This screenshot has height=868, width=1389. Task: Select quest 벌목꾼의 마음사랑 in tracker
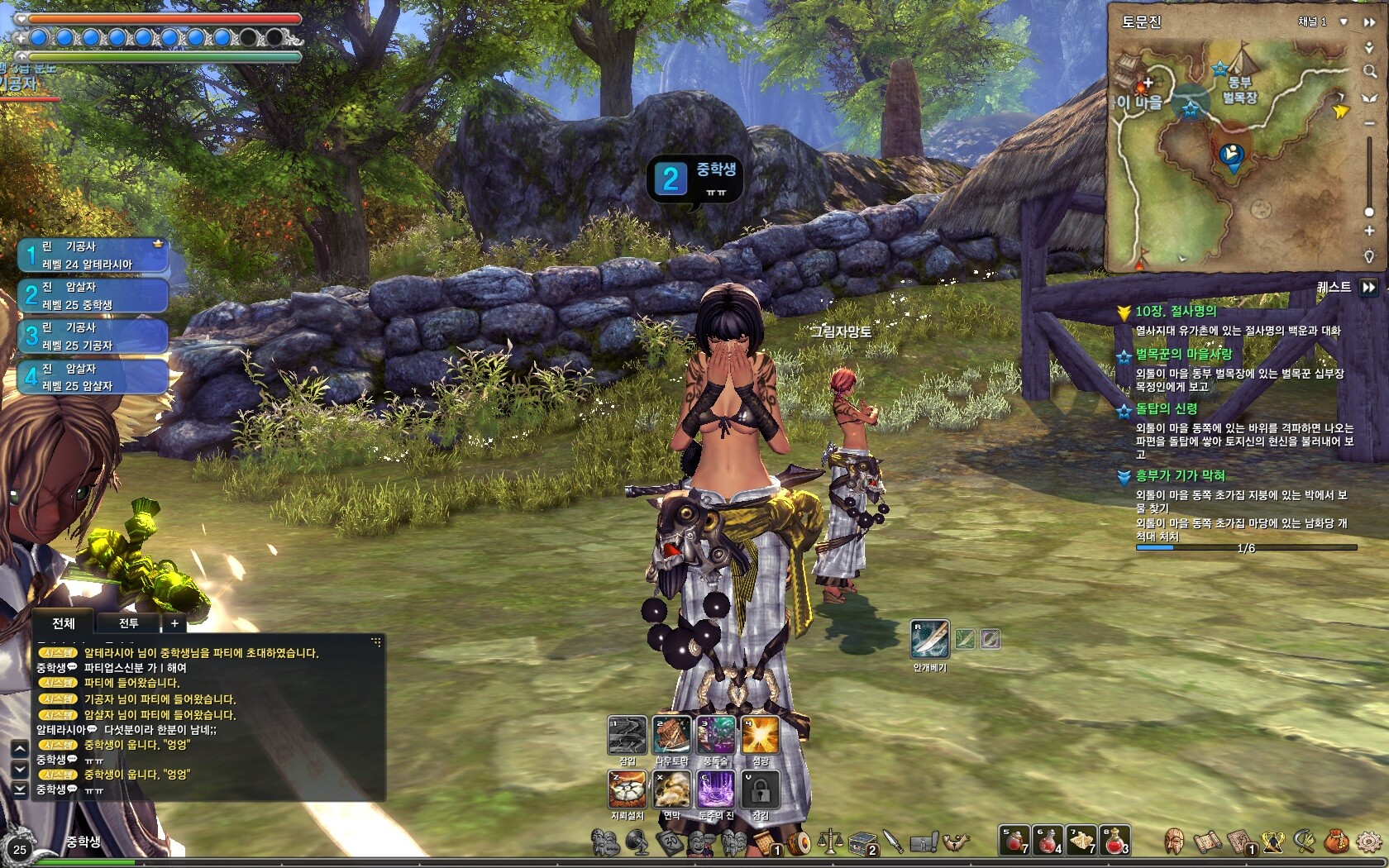tap(1183, 354)
